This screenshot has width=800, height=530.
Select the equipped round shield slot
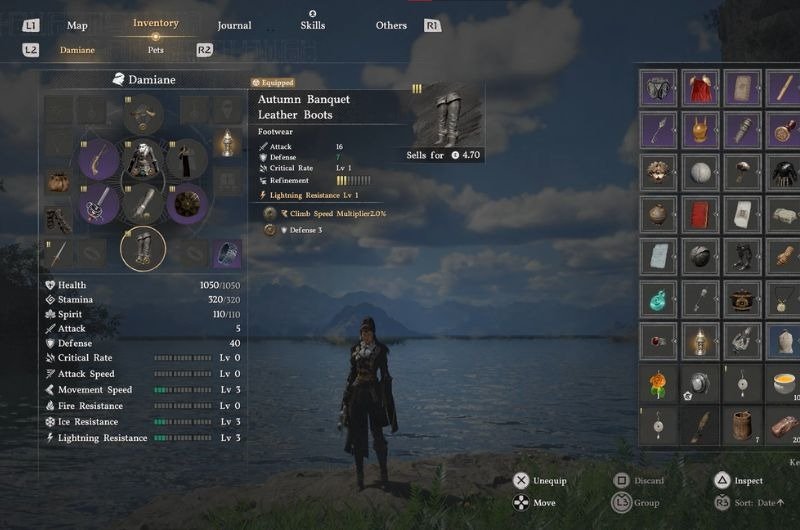pos(186,204)
